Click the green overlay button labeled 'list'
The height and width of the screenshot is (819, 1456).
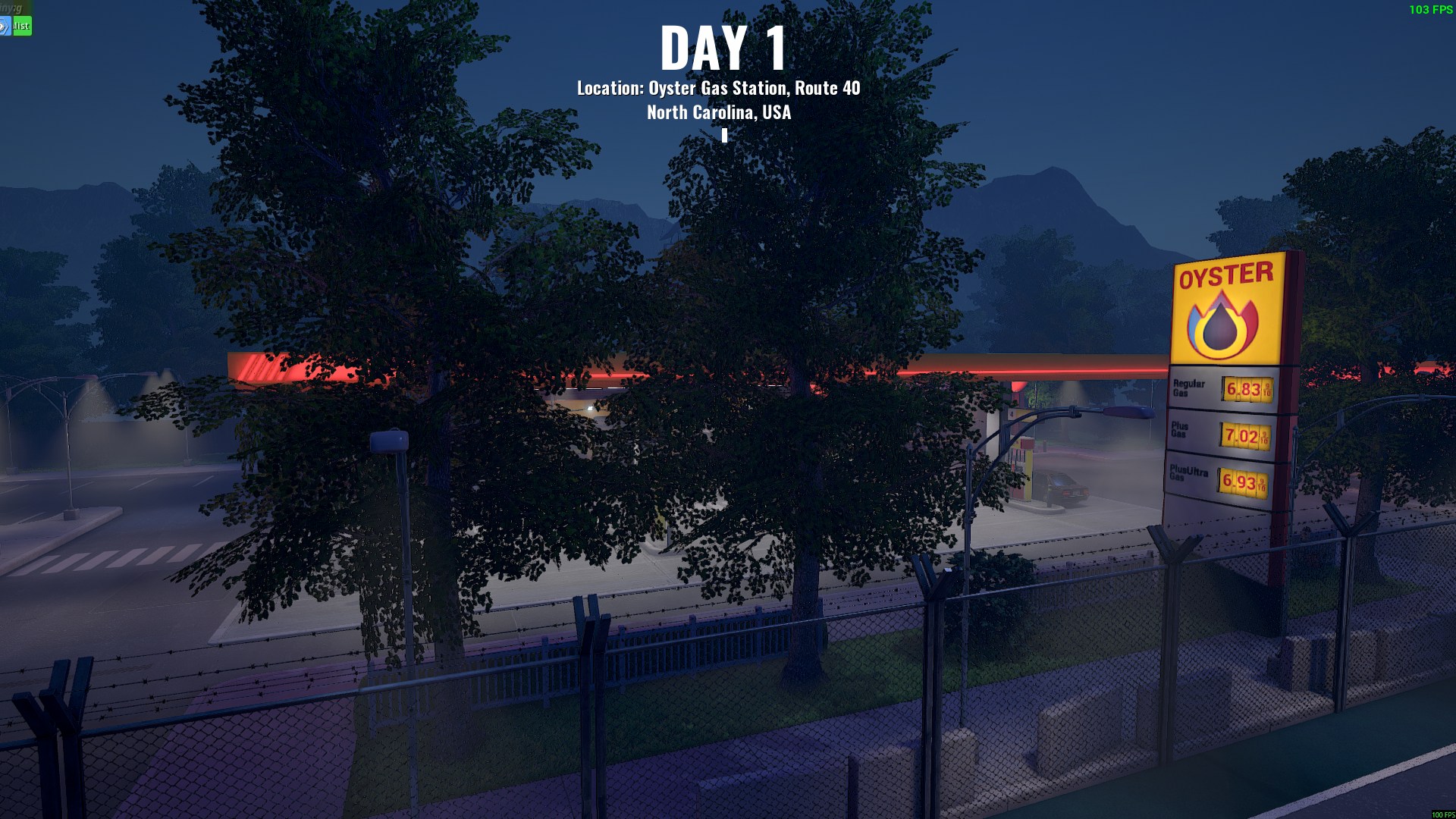[22, 26]
